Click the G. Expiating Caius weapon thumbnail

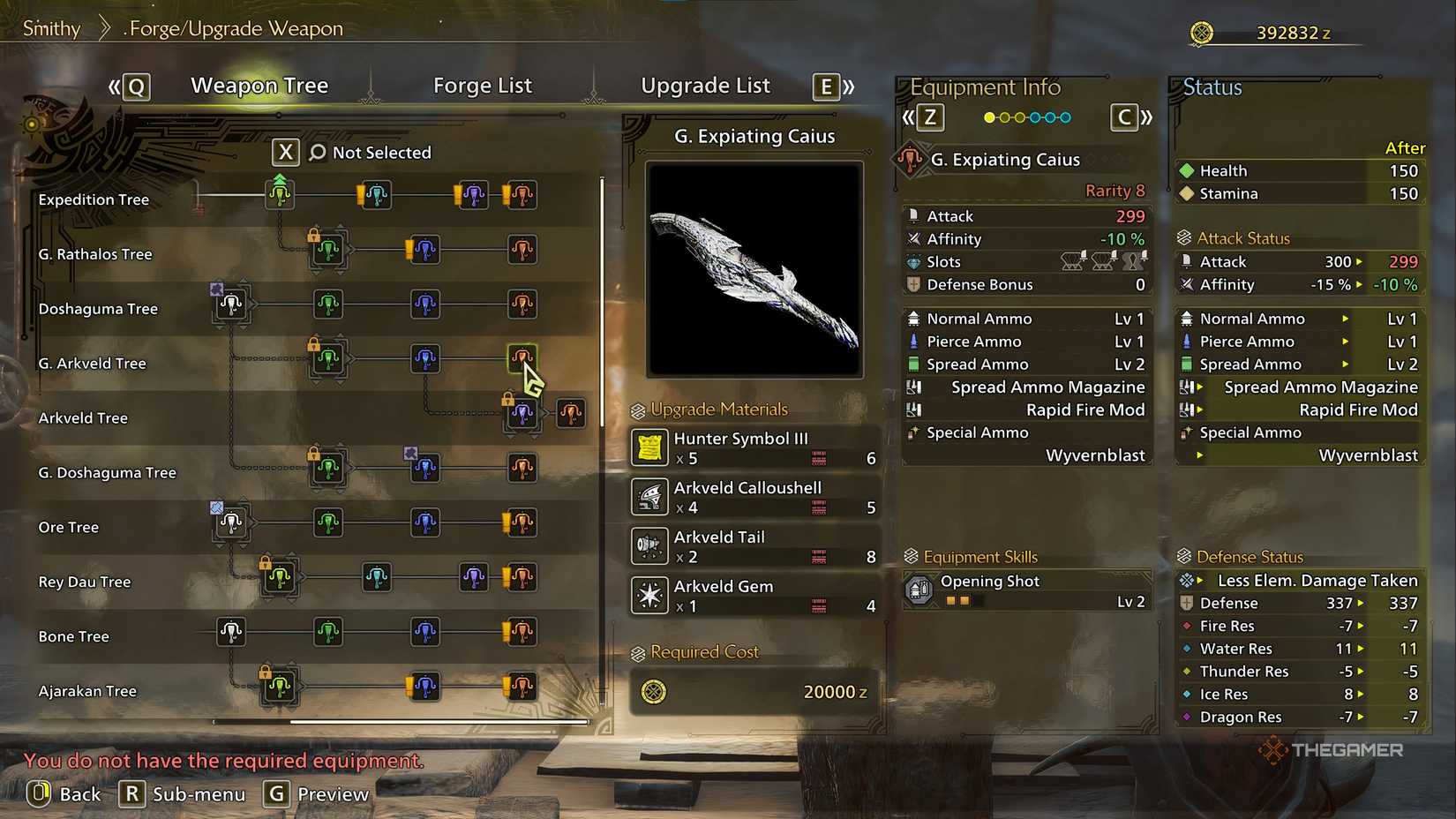coord(754,269)
